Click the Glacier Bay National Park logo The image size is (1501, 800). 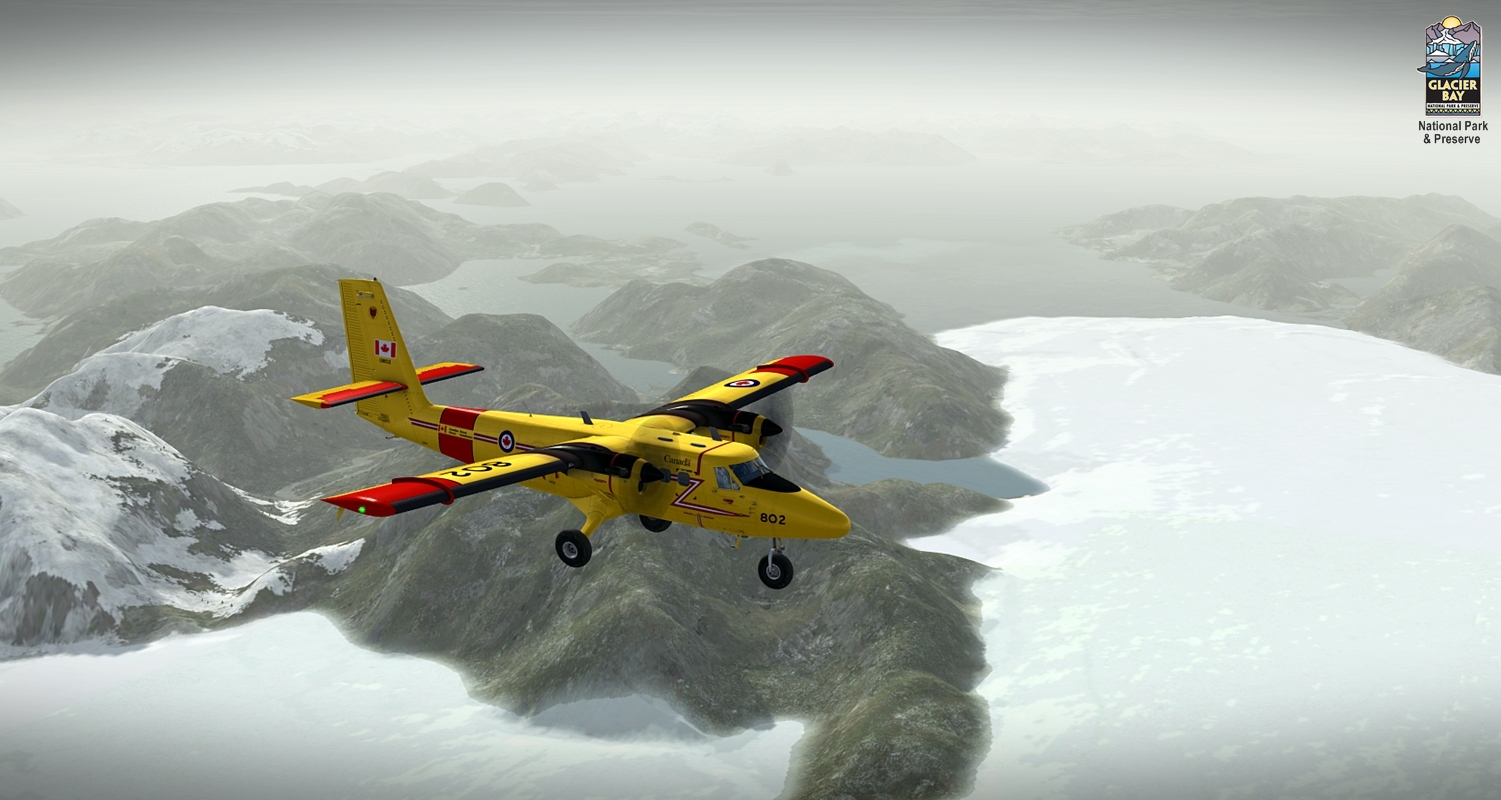1452,68
